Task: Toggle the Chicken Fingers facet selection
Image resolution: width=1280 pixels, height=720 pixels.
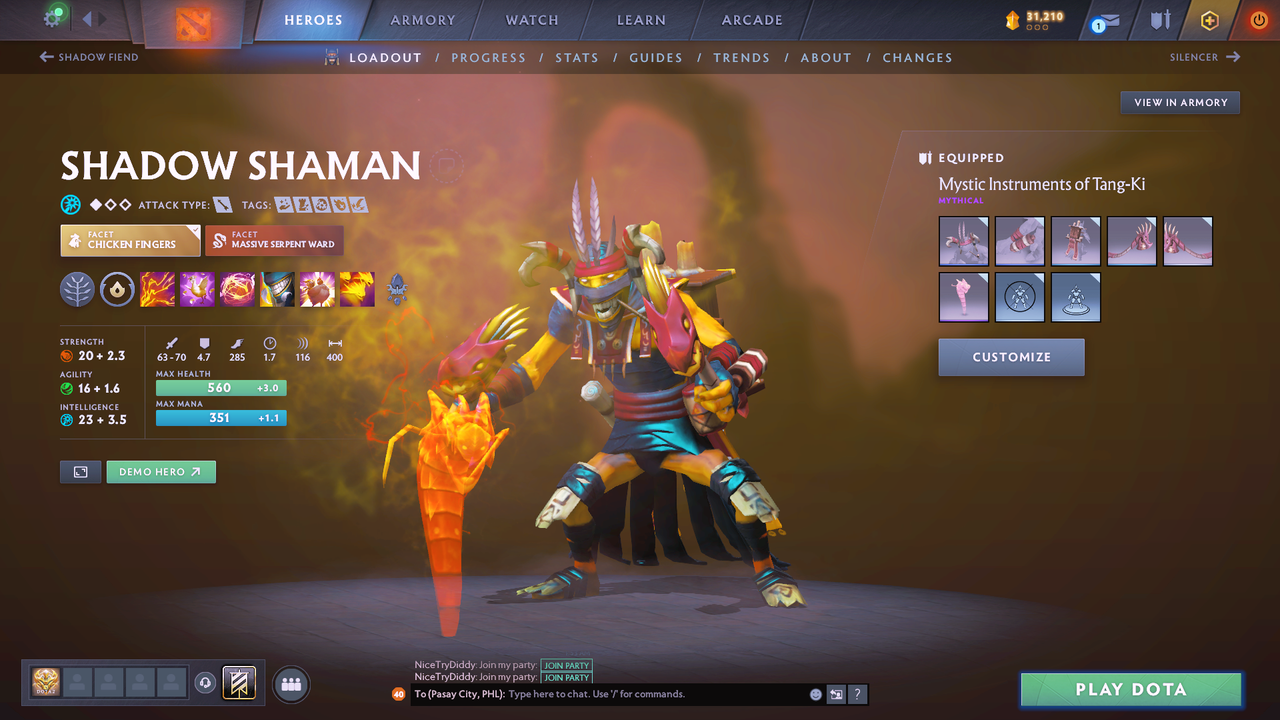Action: click(x=129, y=240)
